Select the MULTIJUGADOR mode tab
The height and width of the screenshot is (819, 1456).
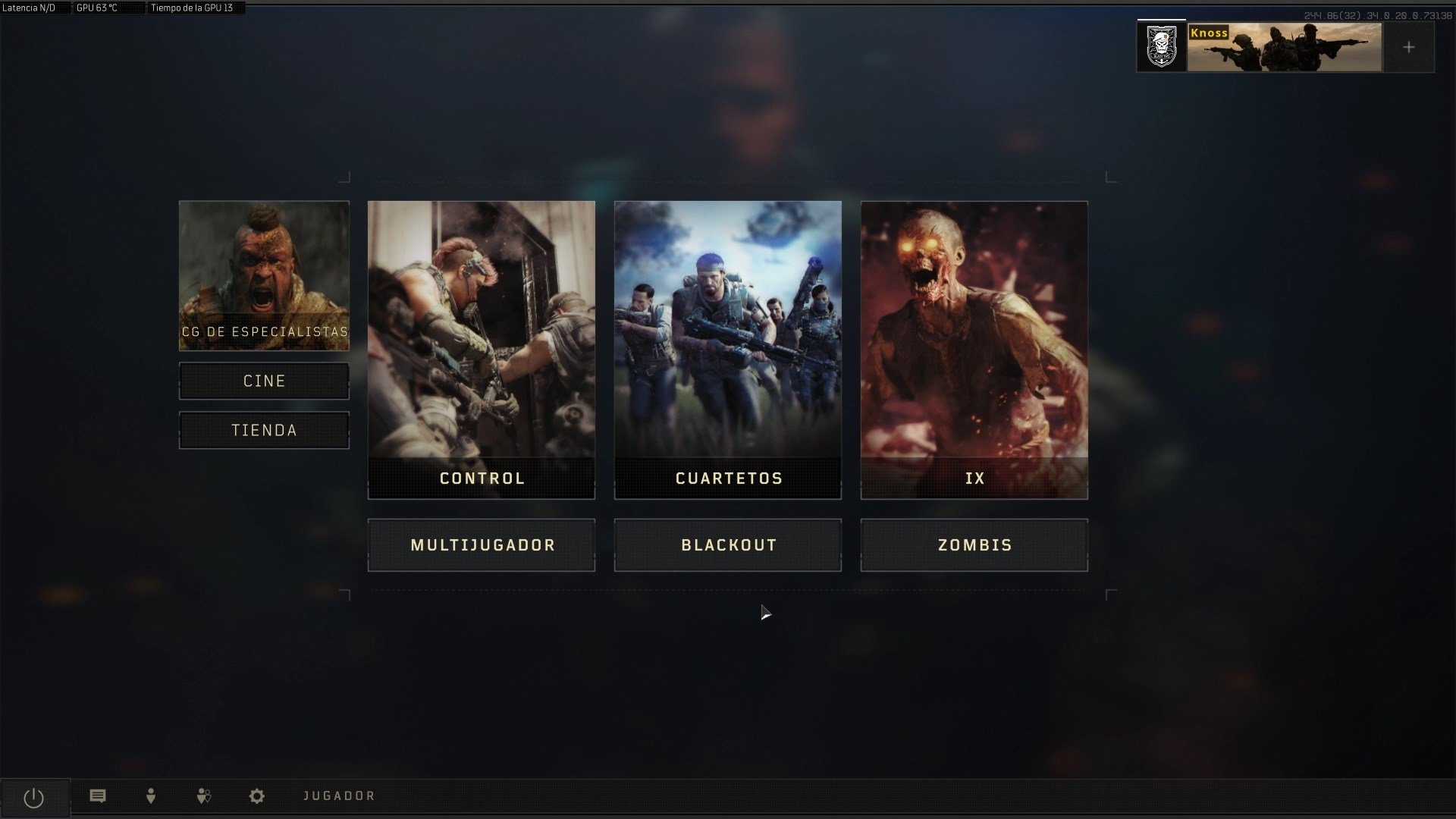pos(482,544)
